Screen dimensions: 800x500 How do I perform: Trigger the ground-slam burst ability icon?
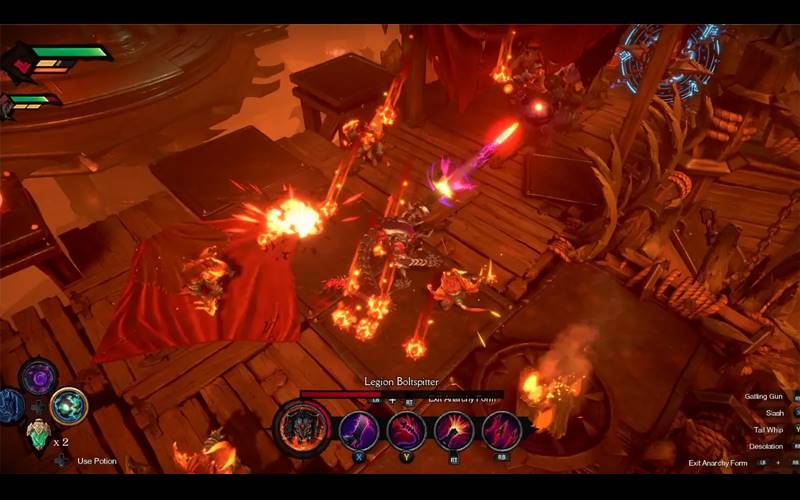pos(454,431)
